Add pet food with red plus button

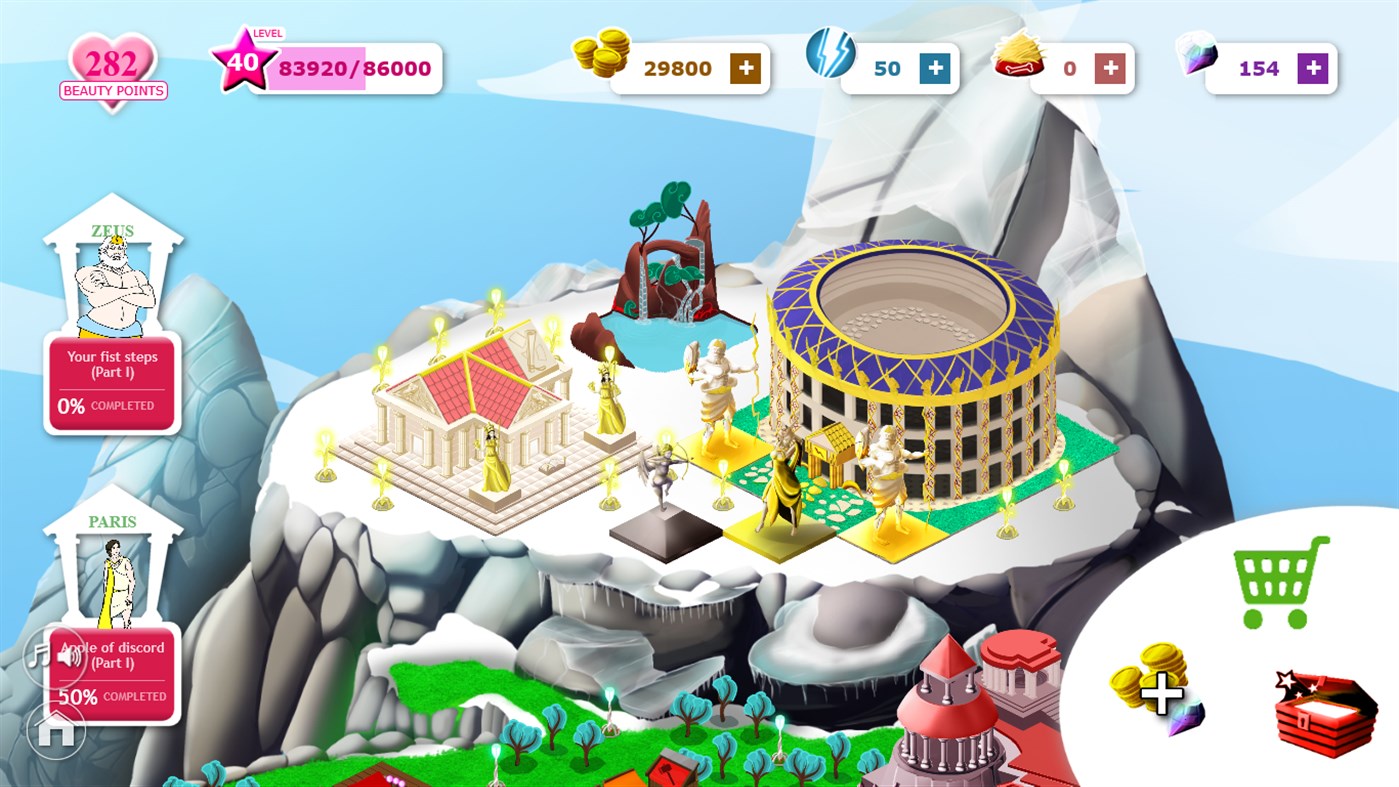point(1110,68)
